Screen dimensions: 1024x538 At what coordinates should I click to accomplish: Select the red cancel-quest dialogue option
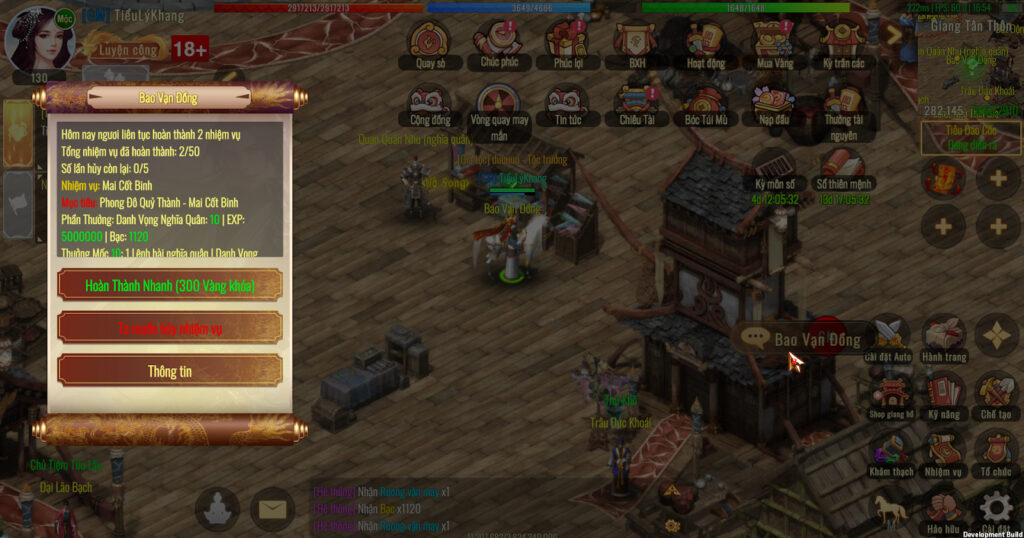tap(170, 328)
